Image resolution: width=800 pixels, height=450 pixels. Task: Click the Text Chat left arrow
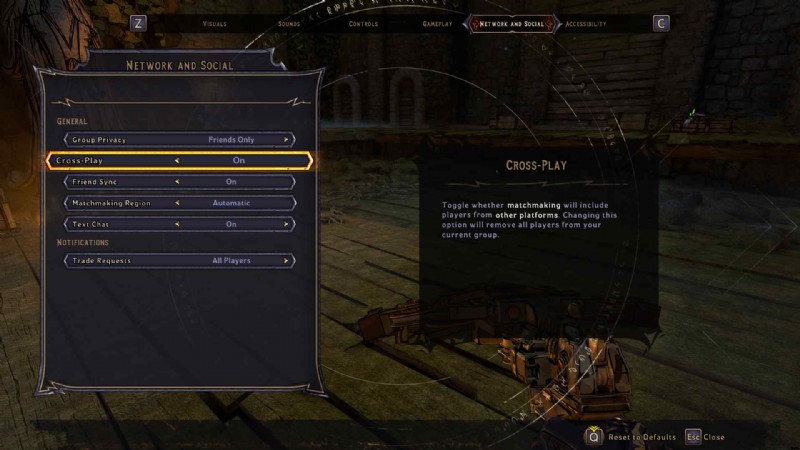coord(177,224)
